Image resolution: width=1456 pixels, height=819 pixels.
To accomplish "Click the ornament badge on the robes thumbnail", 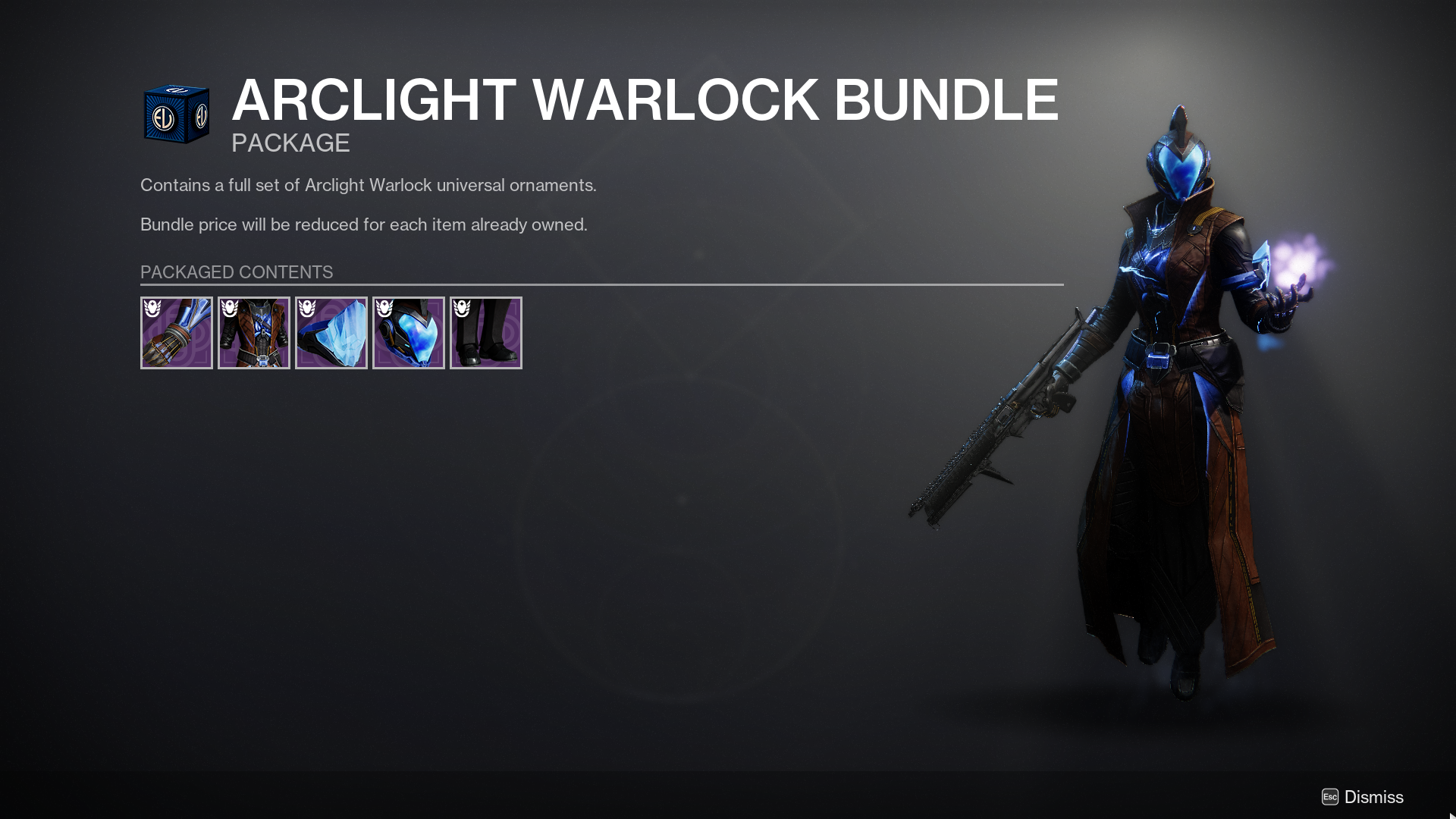I will point(231,309).
